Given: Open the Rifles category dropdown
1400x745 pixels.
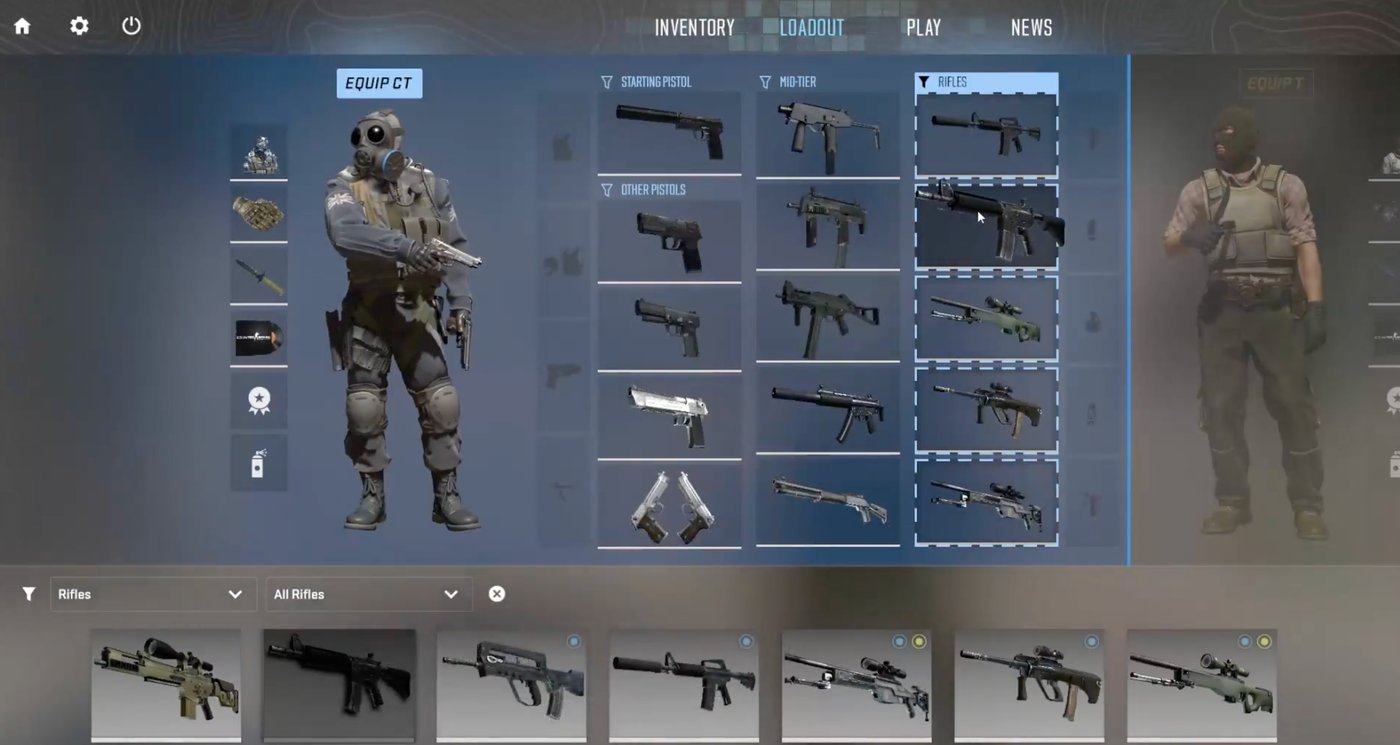Looking at the screenshot, I should (x=152, y=593).
